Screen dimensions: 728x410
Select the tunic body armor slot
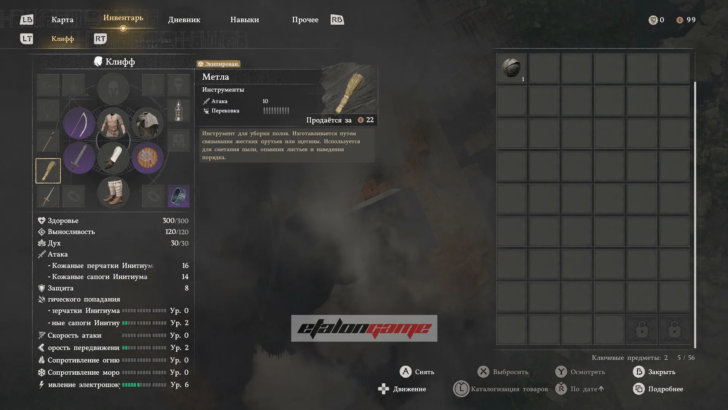tap(113, 124)
